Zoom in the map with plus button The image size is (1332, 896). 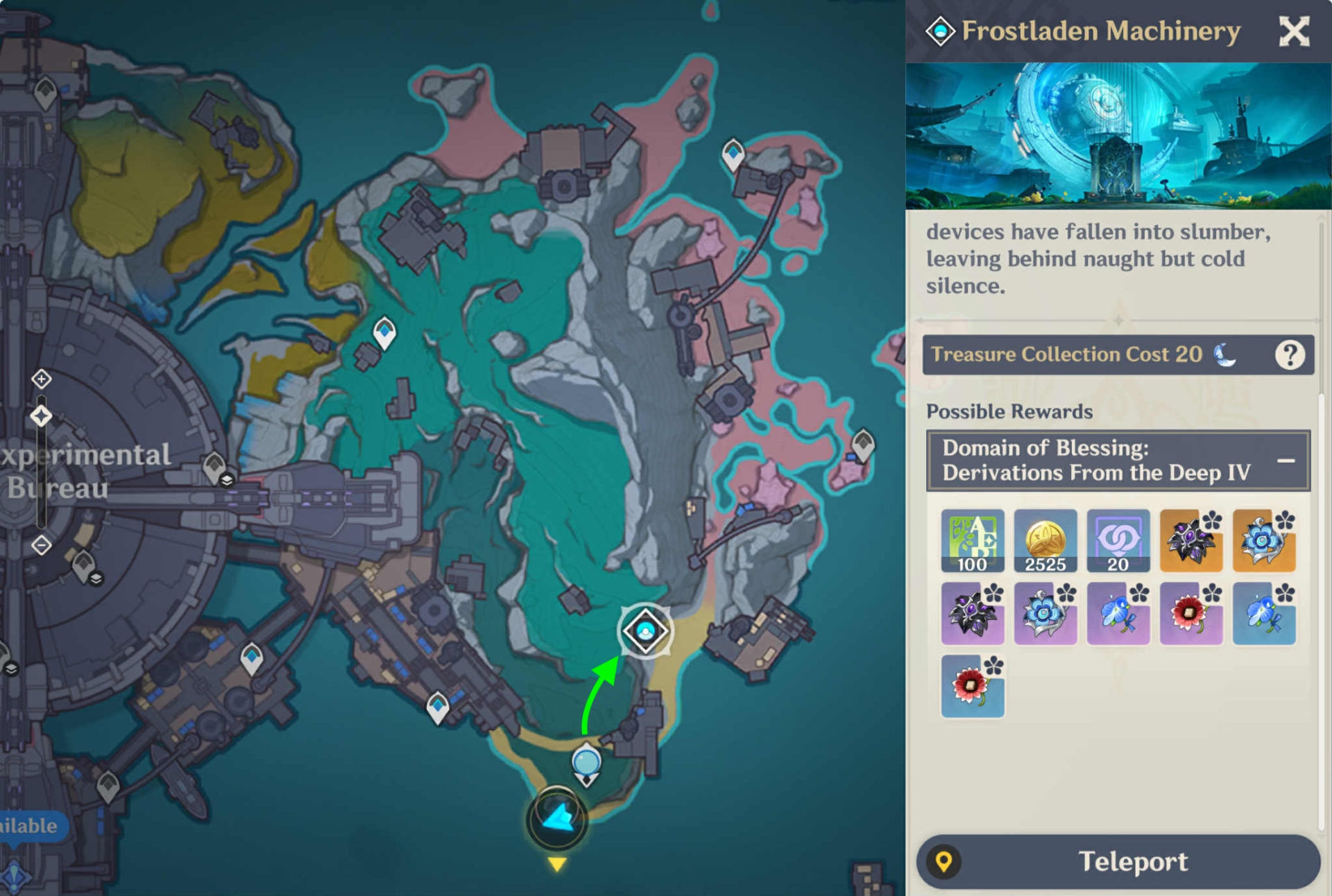tap(42, 379)
